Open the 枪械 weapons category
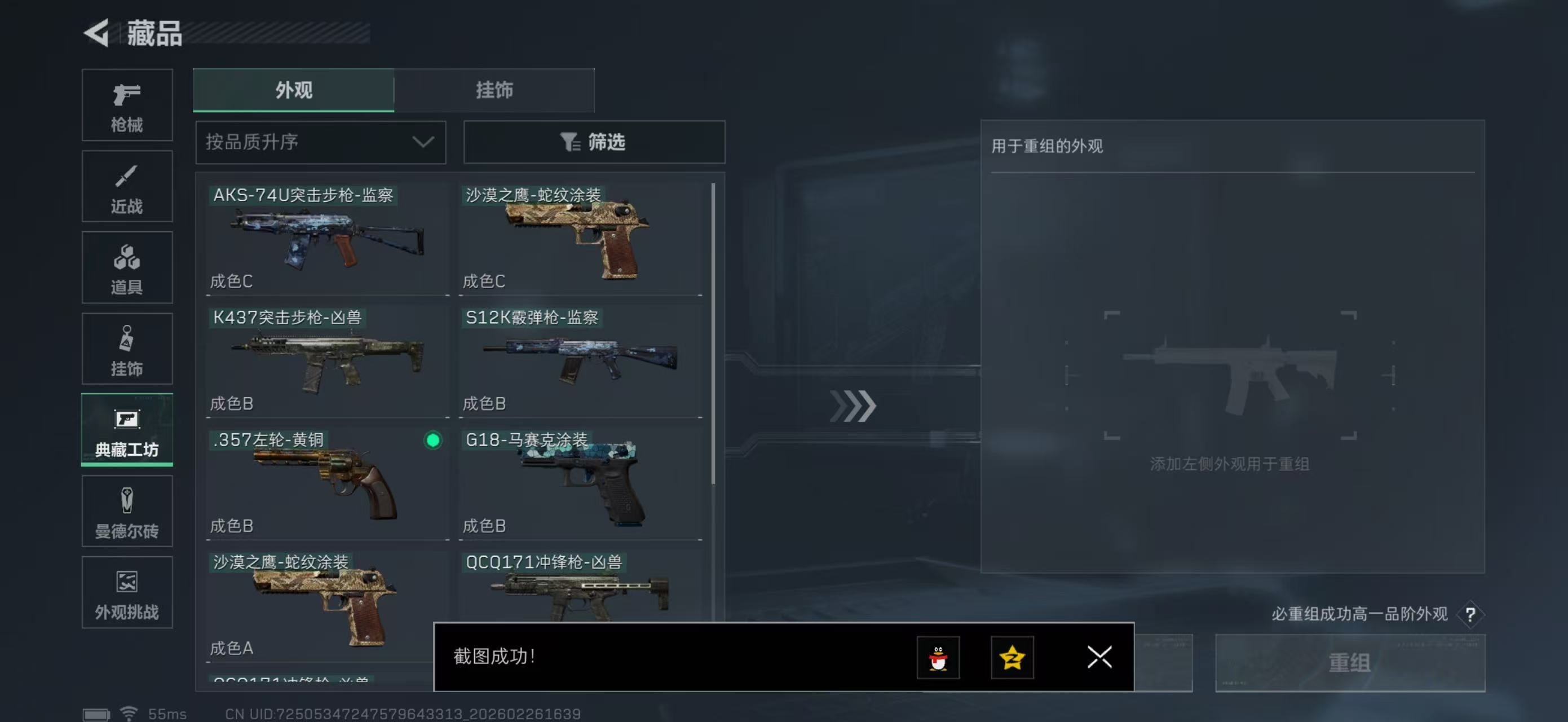Screen dimensions: 1568x722 (x=127, y=105)
